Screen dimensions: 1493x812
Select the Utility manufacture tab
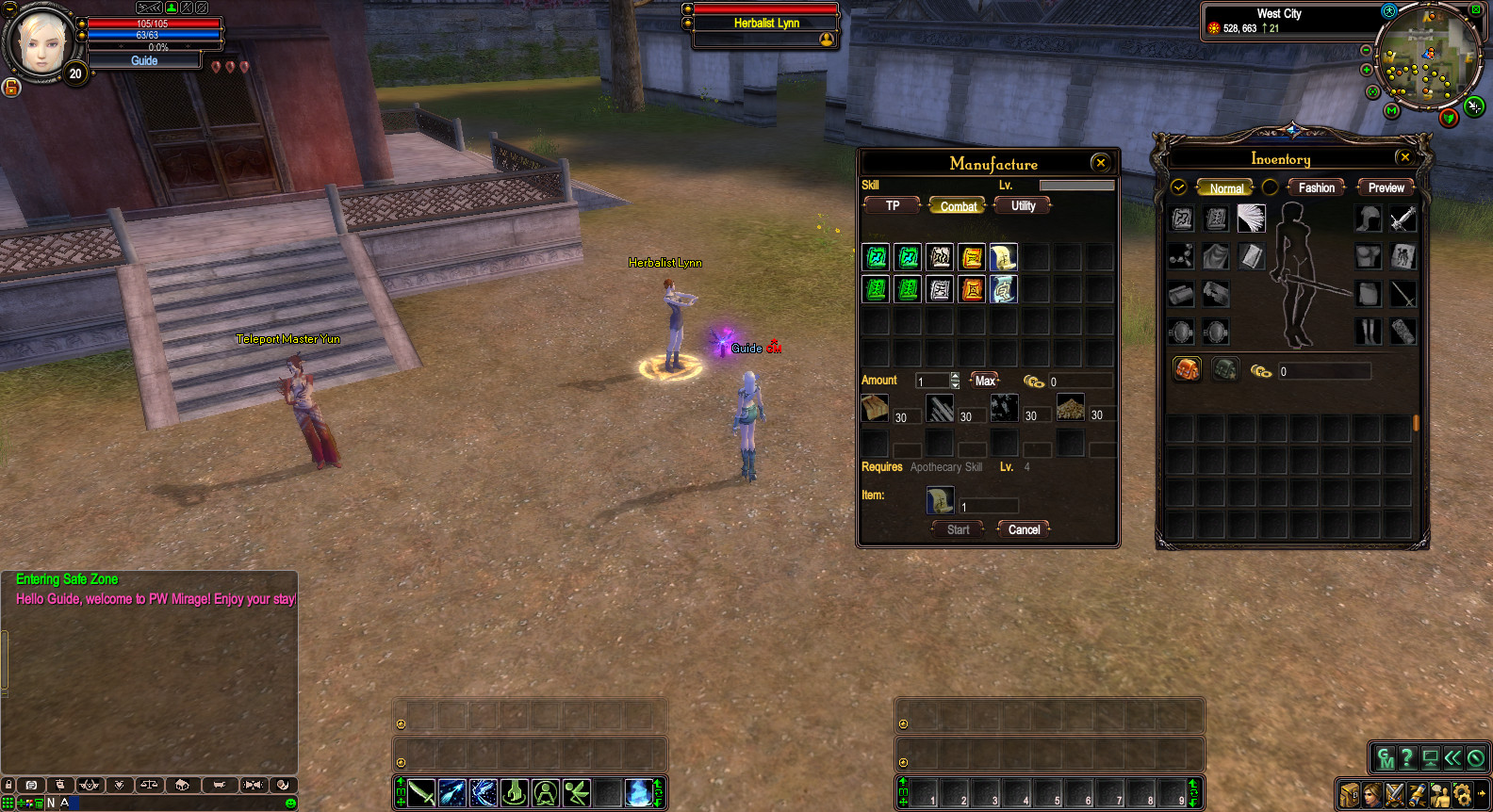tap(1023, 206)
